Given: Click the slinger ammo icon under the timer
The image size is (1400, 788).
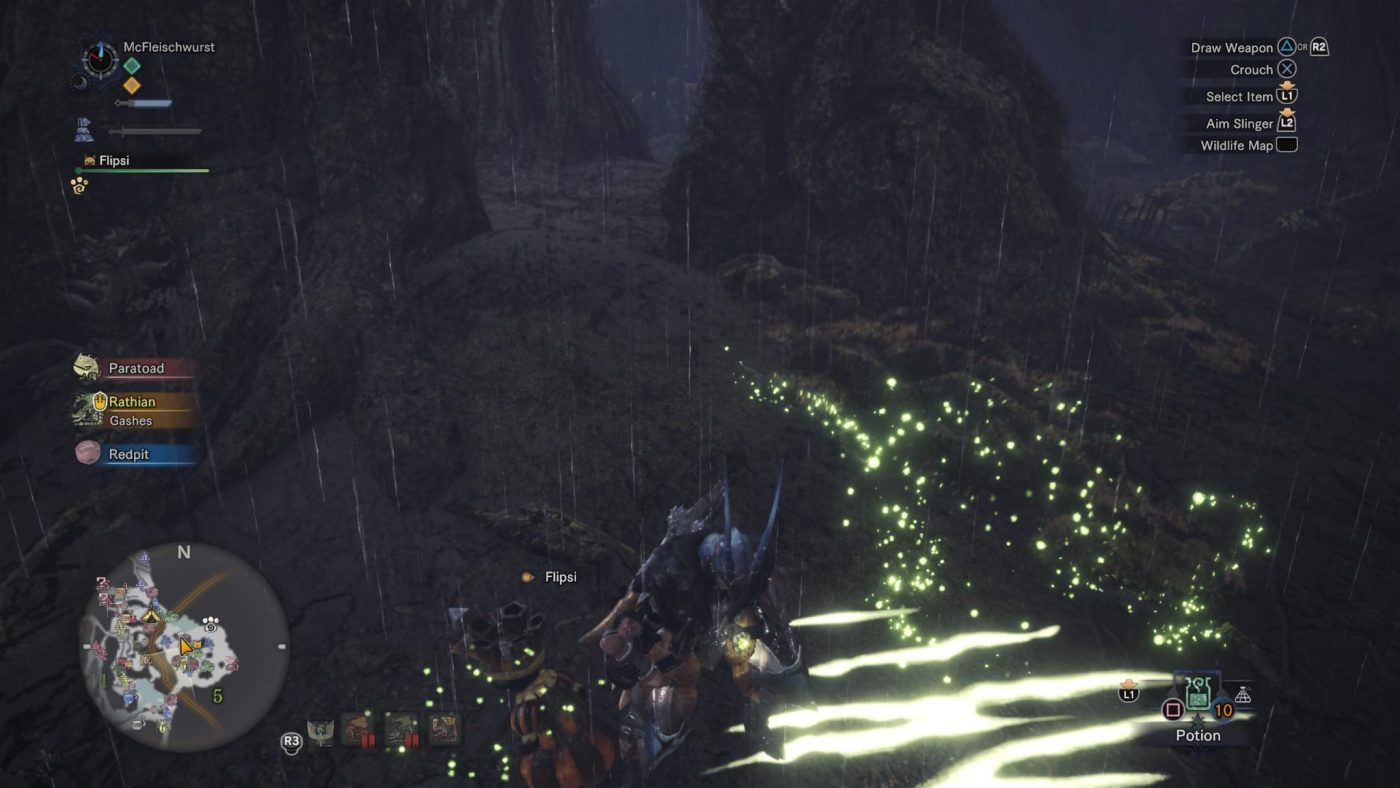Looking at the screenshot, I should 84,129.
